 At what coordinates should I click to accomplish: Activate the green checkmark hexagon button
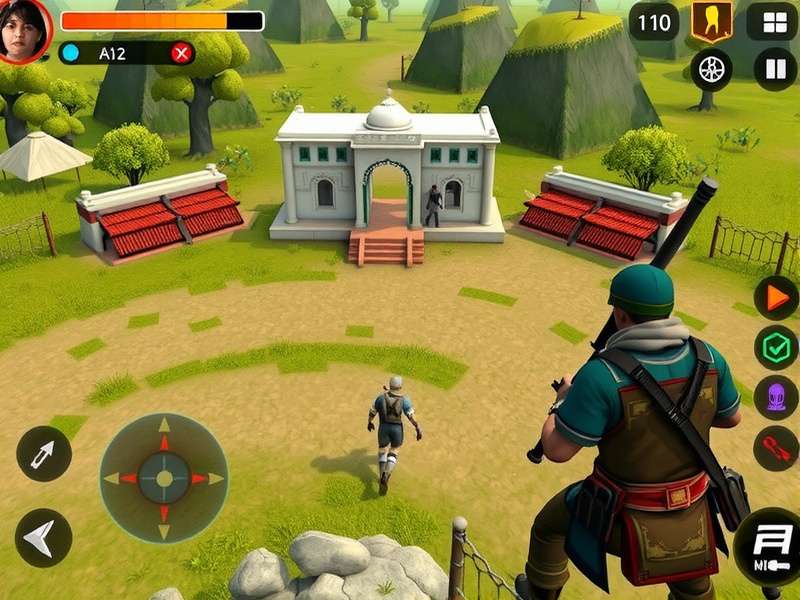pyautogui.click(x=775, y=347)
